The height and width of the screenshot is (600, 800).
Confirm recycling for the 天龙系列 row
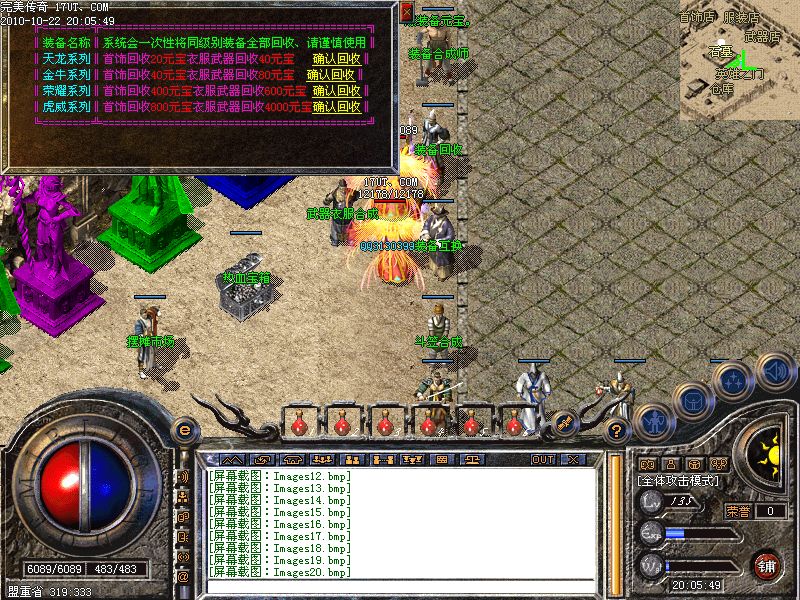click(336, 59)
